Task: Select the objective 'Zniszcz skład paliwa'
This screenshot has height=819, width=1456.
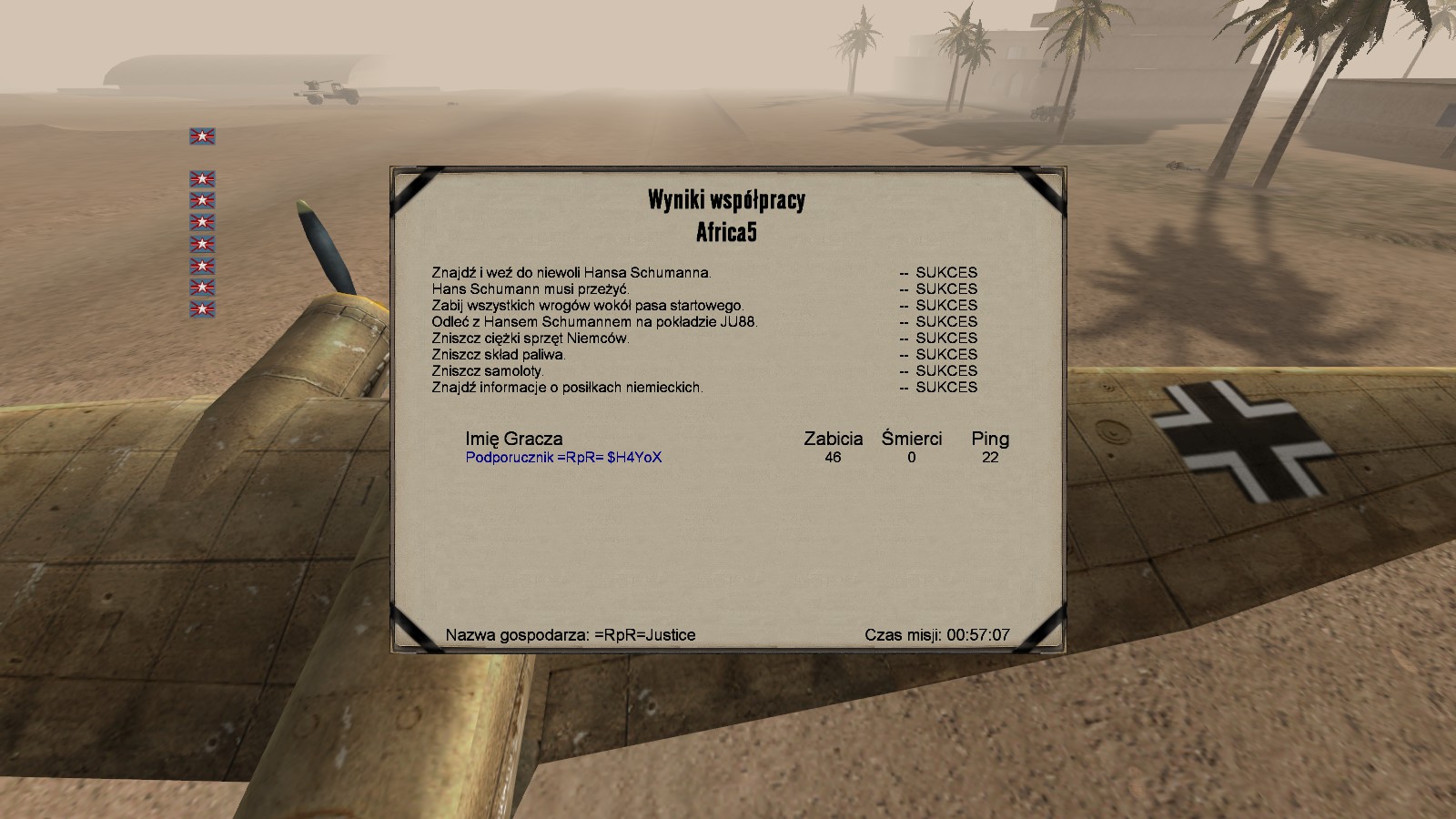Action: pos(498,354)
